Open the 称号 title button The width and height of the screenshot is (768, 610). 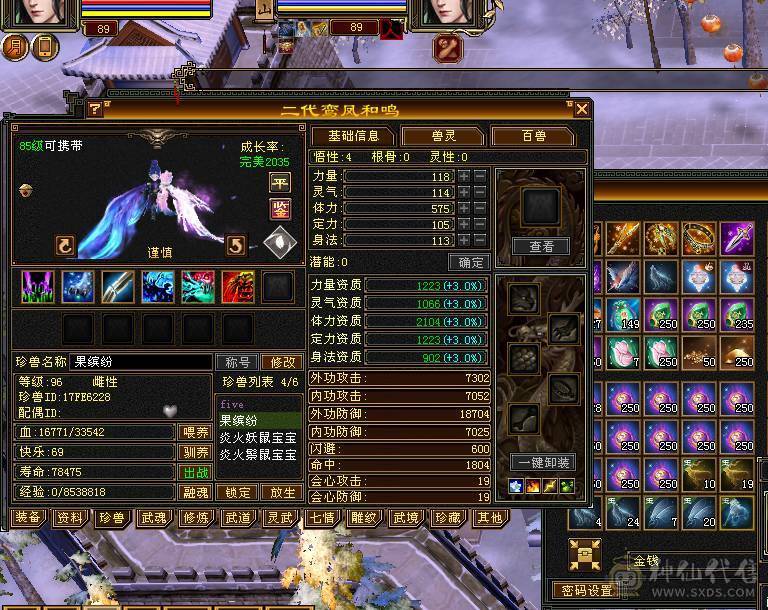tap(237, 362)
